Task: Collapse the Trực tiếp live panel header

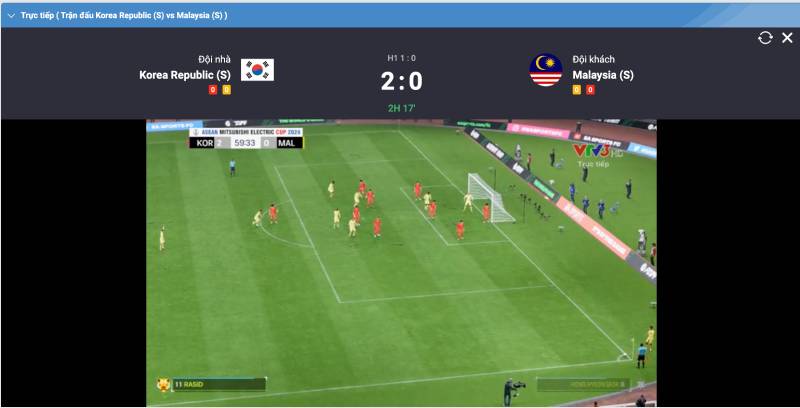Action: tap(11, 15)
